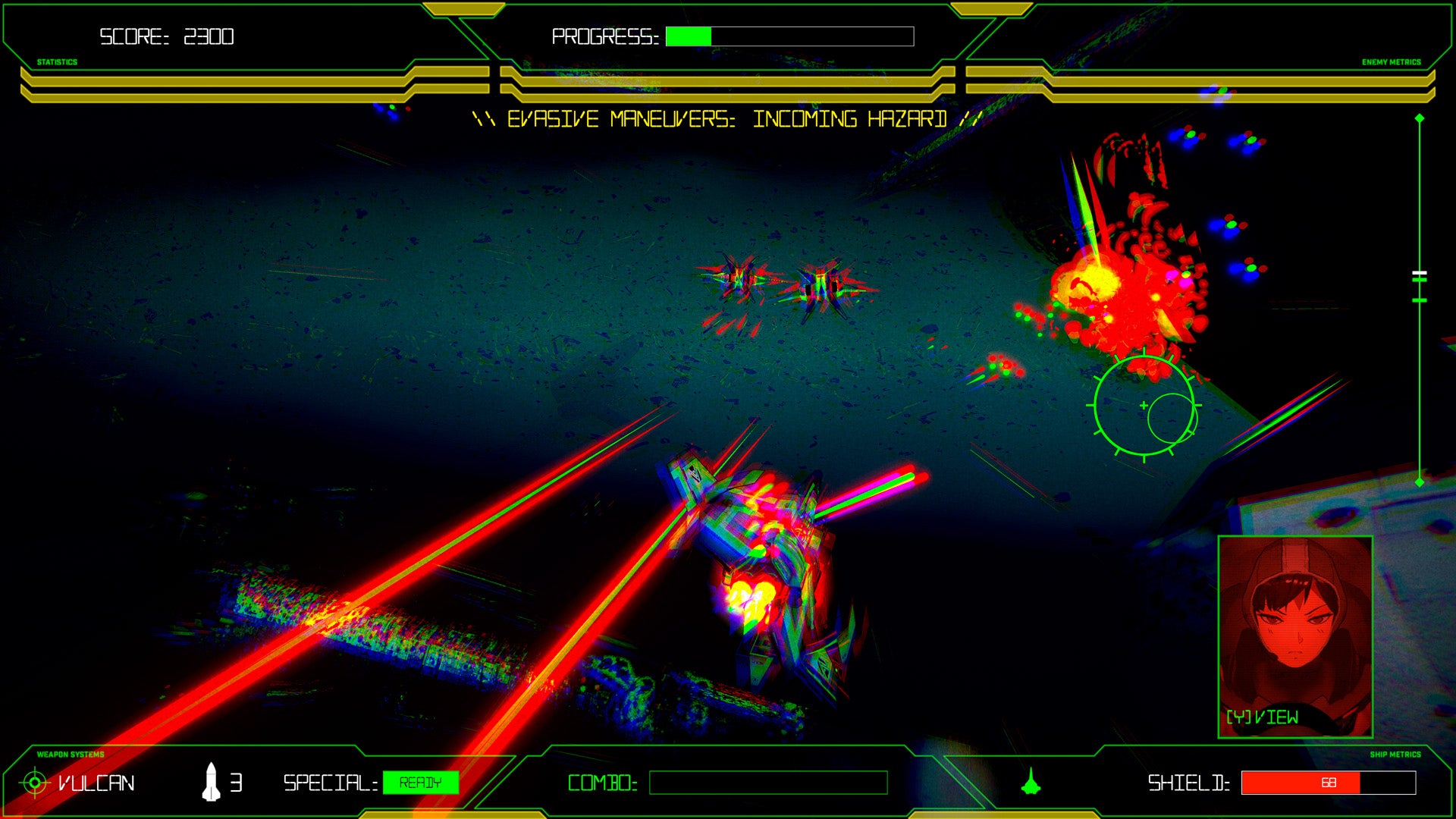Expand the SHIP METRICS panel
1456x819 pixels.
(1395, 755)
